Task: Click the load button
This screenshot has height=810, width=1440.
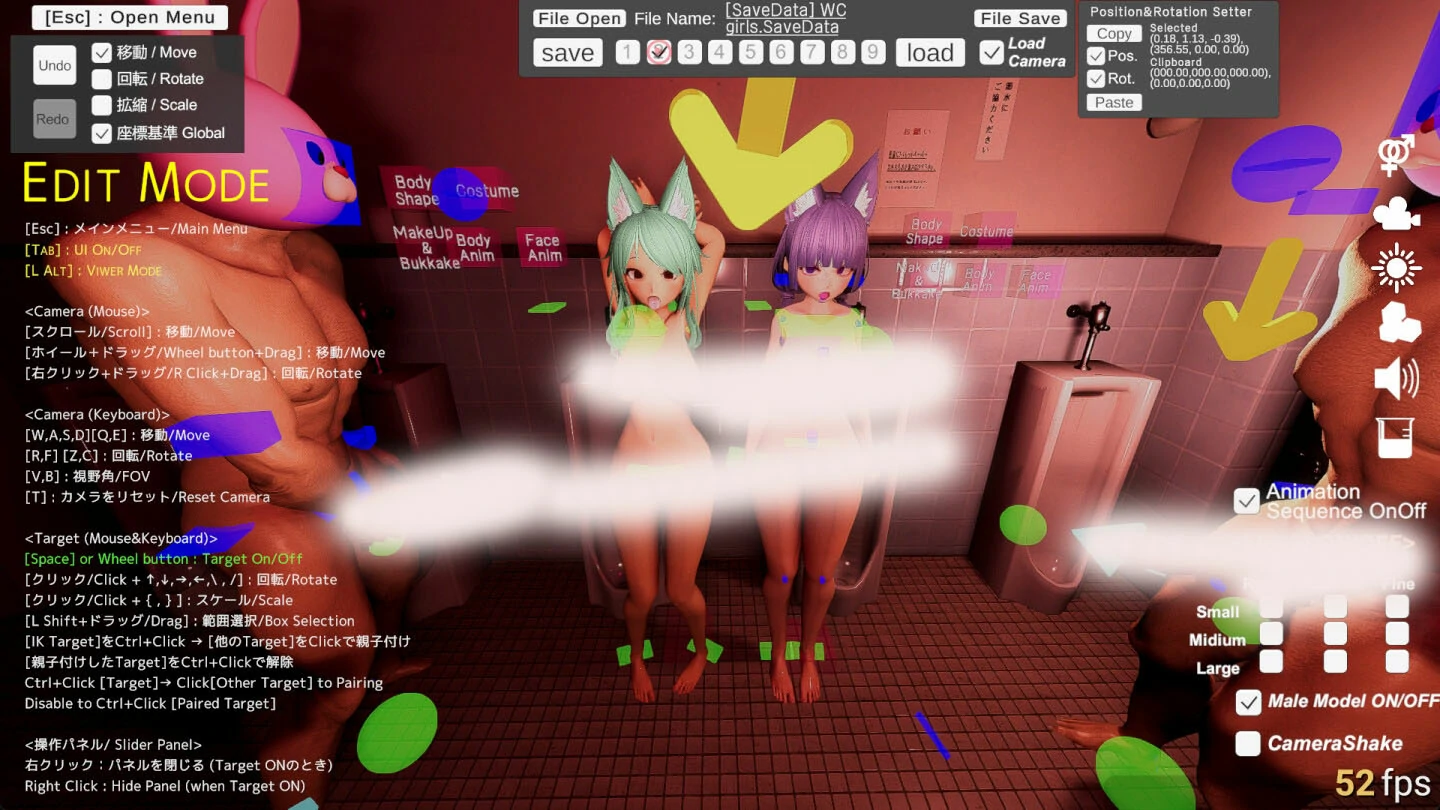Action: tap(929, 52)
